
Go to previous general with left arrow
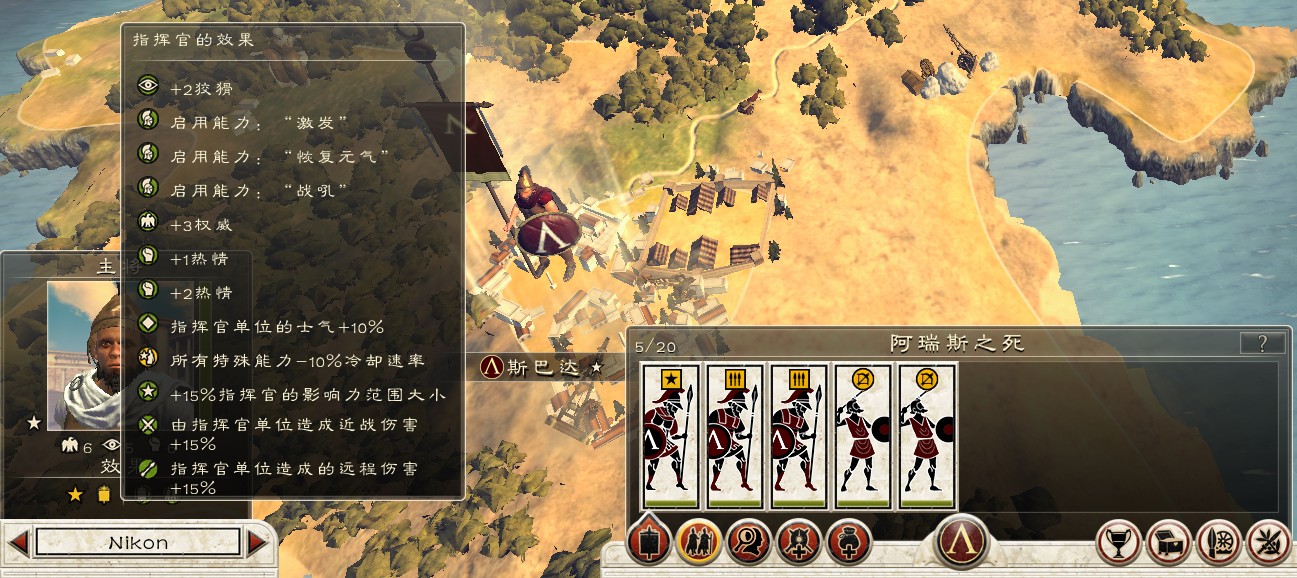pos(17,543)
